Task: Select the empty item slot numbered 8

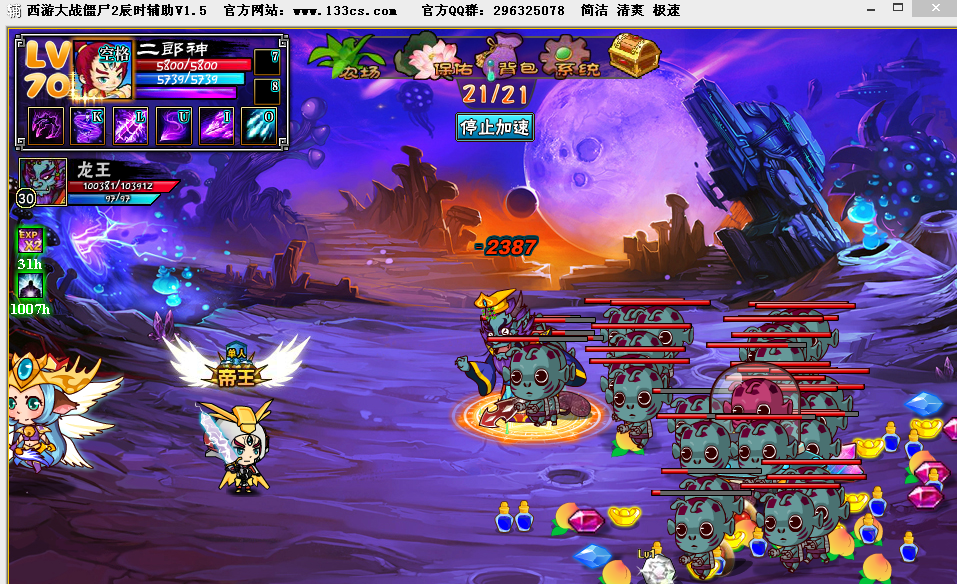Action: click(266, 91)
